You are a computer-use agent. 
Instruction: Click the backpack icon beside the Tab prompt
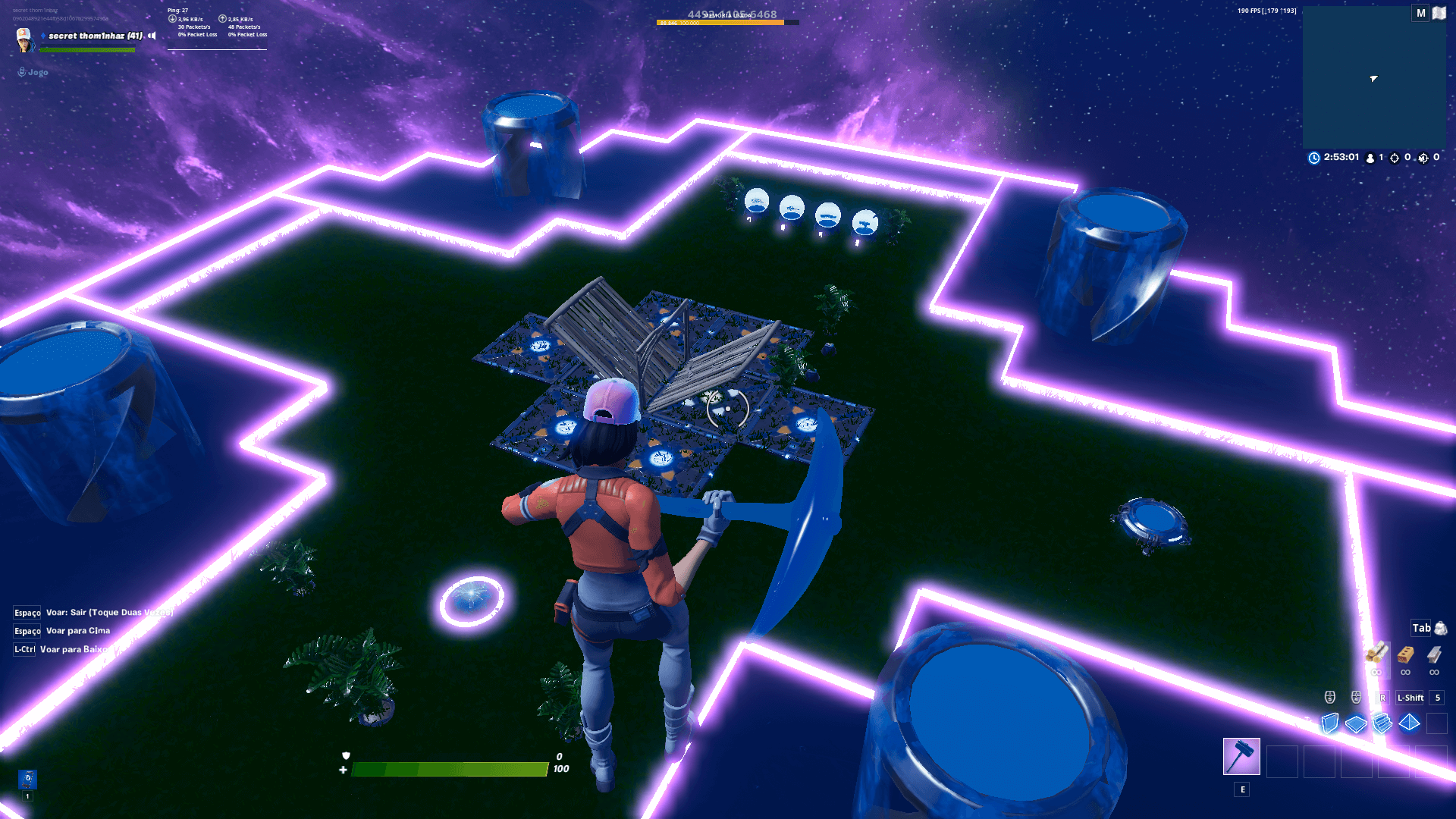coord(1441,629)
